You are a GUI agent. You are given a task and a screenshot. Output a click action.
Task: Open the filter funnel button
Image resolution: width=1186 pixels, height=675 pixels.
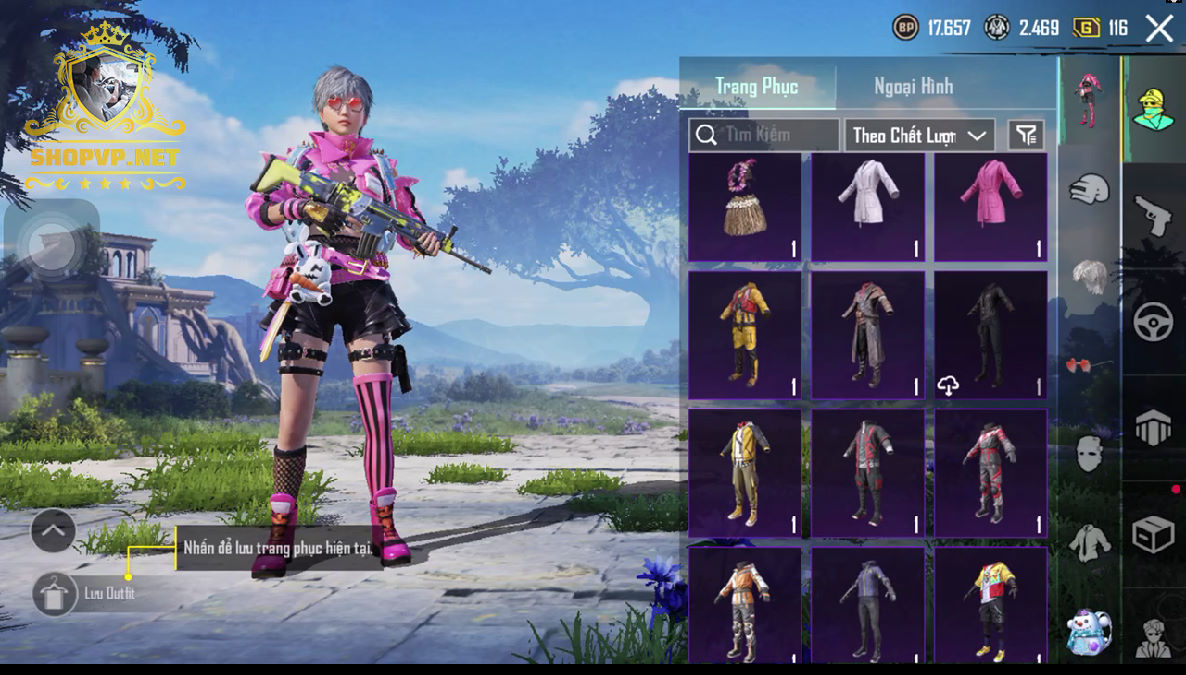pos(1026,135)
